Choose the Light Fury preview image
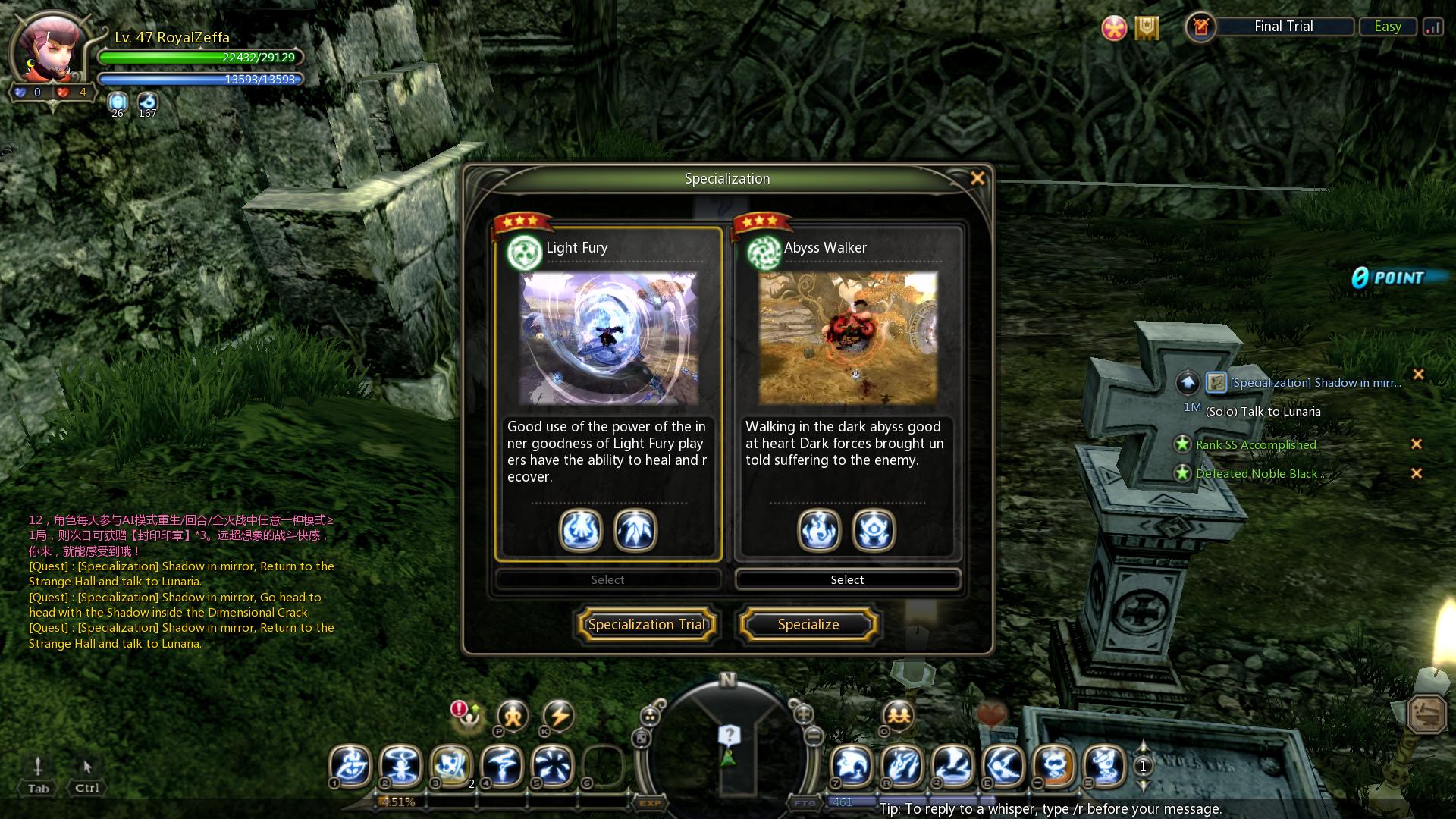This screenshot has height=819, width=1456. pos(608,338)
